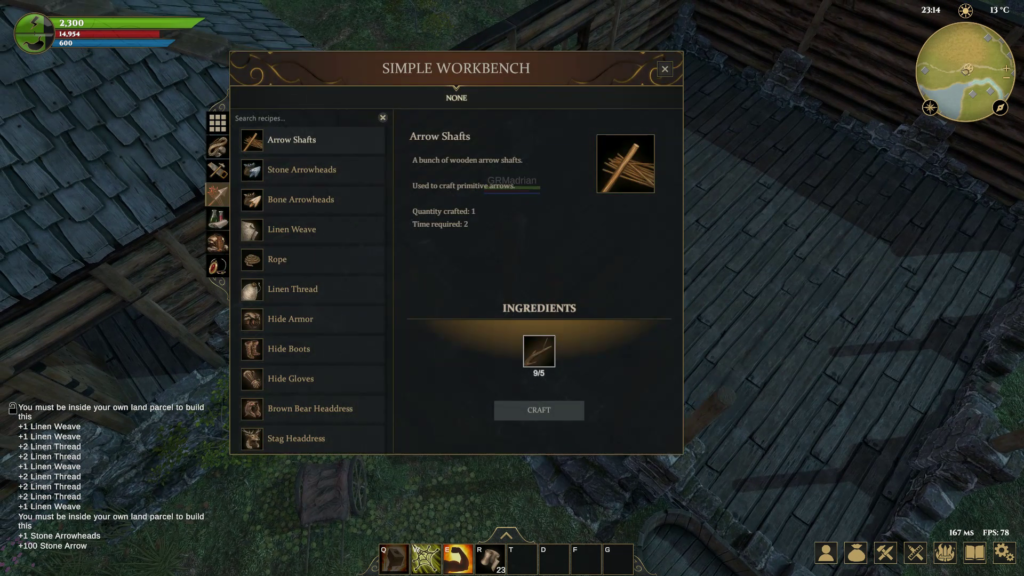Open the settings gear menu

[1004, 552]
